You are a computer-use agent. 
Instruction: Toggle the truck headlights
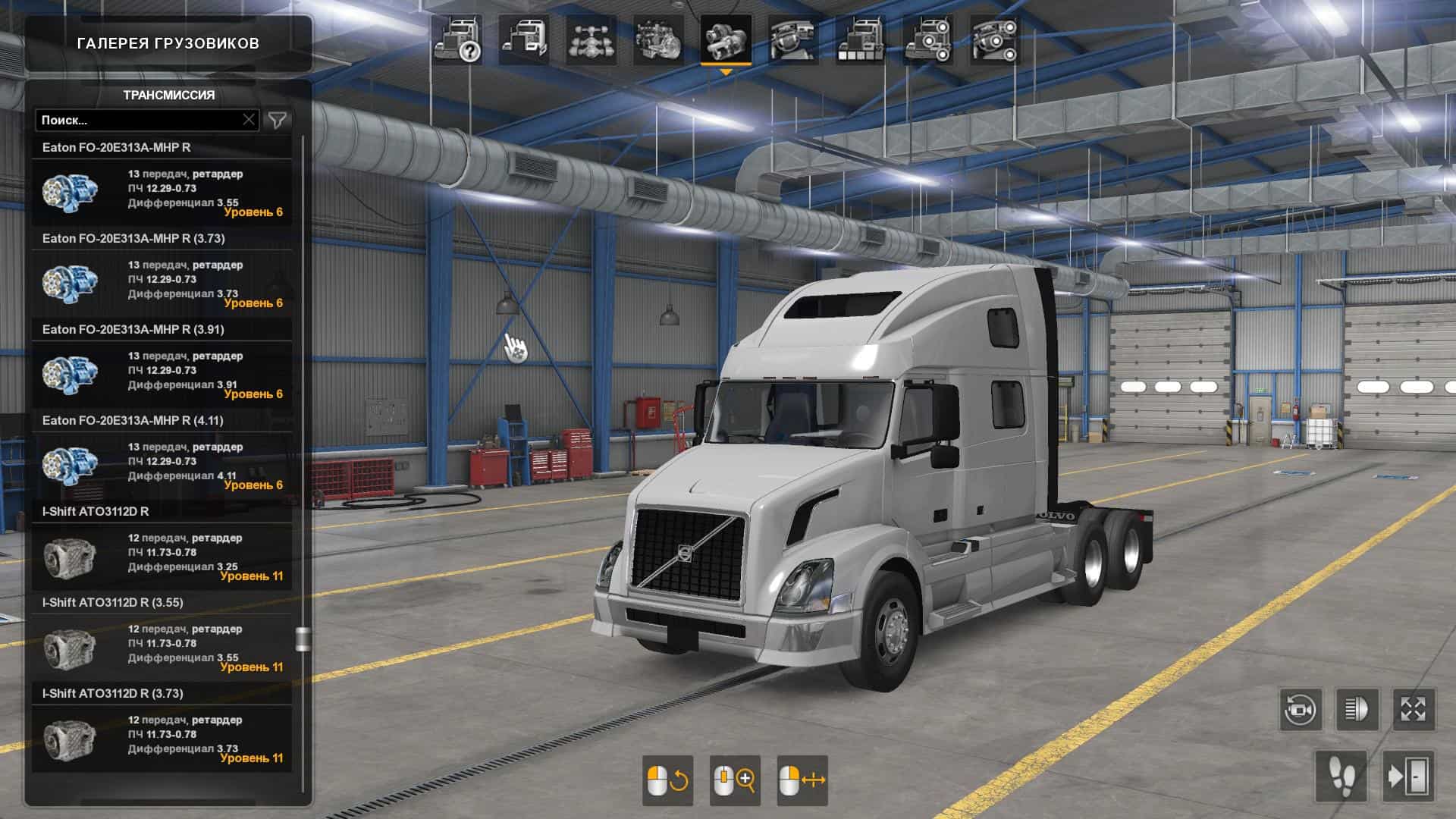tap(1357, 710)
